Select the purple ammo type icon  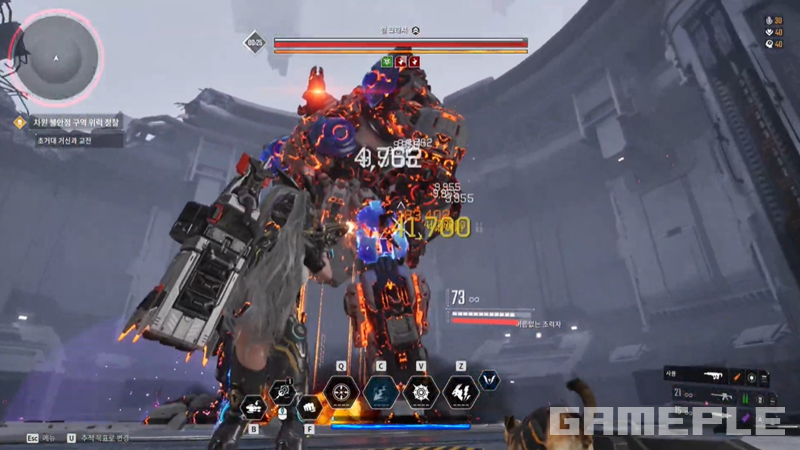tap(745, 417)
